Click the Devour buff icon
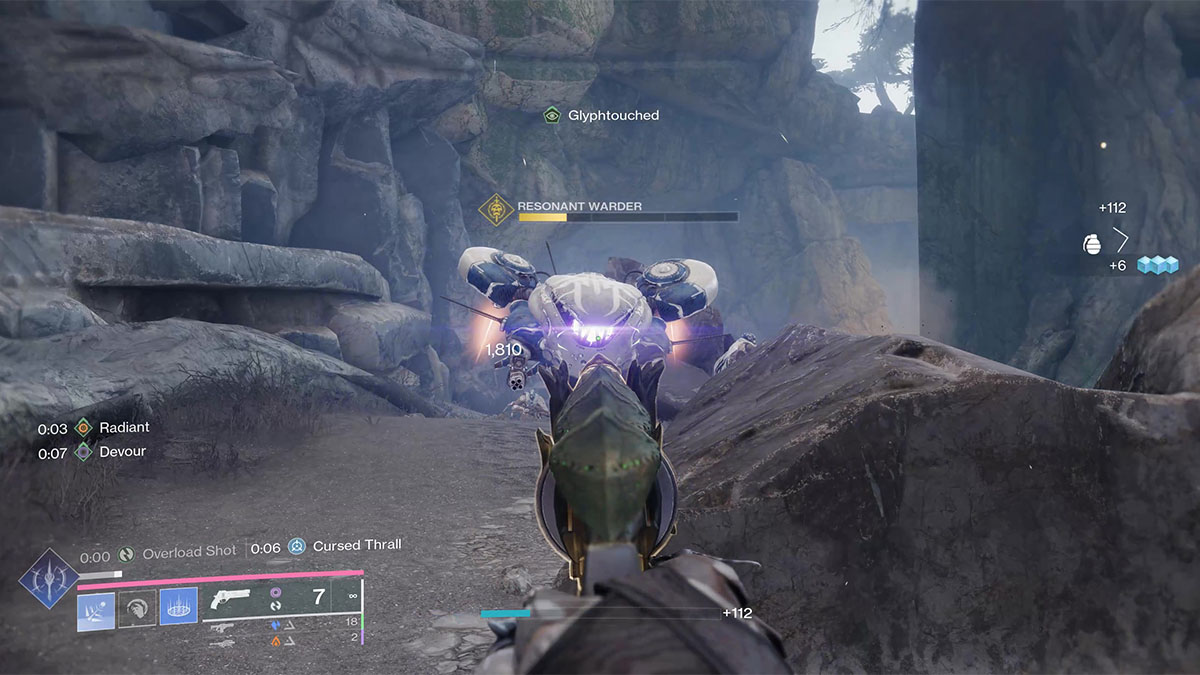Viewport: 1200px width, 675px height. click(x=83, y=452)
